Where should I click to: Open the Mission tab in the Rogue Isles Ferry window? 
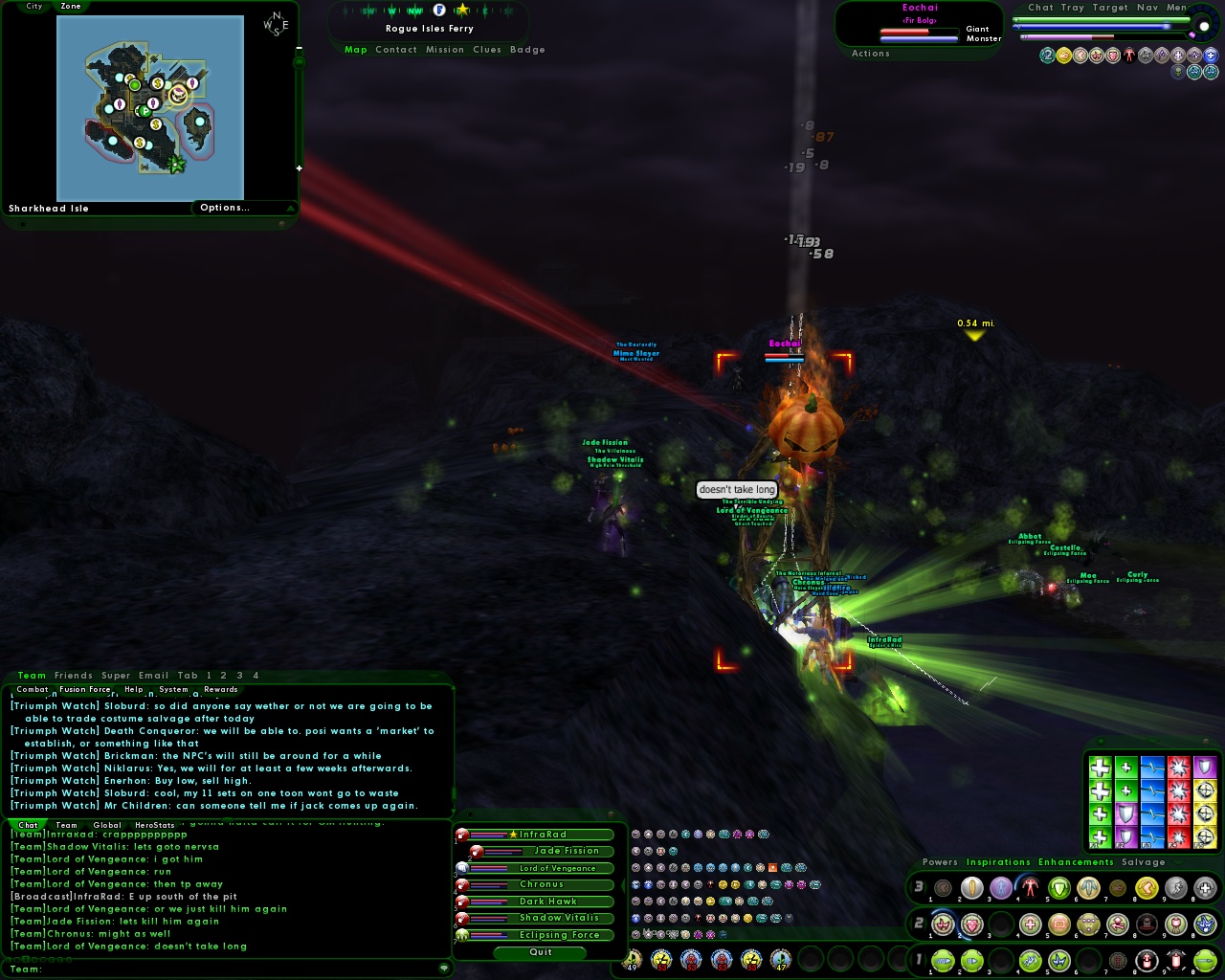(445, 50)
